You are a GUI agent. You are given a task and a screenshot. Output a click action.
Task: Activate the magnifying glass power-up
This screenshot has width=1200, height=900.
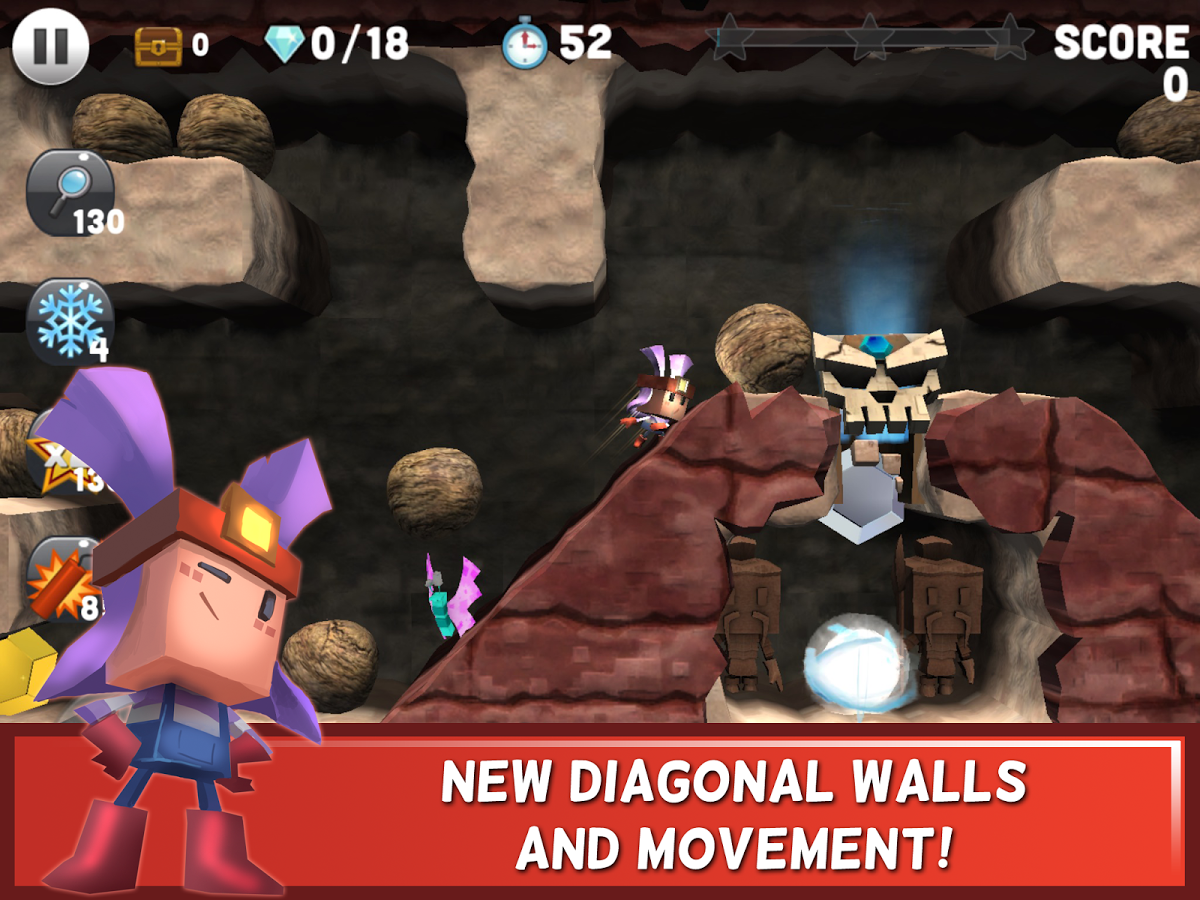(x=68, y=190)
